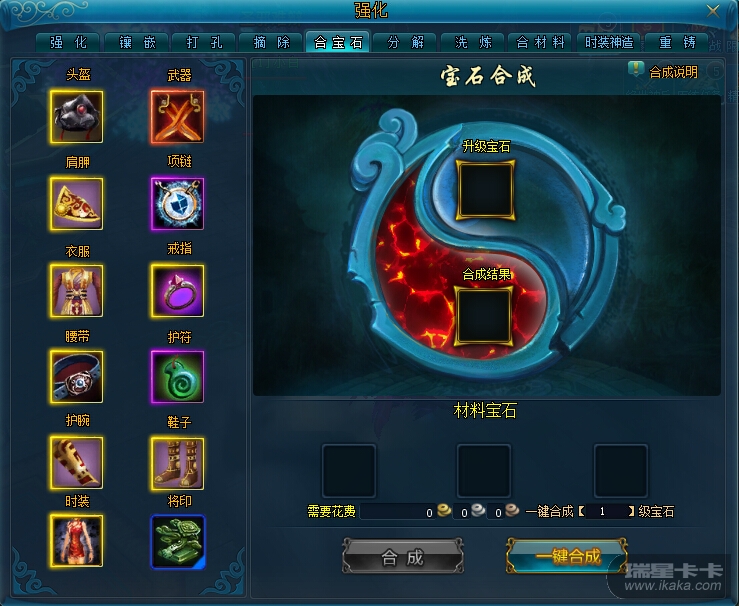739x606 pixels.
Task: Switch to the 合材料 tab
Action: [541, 42]
